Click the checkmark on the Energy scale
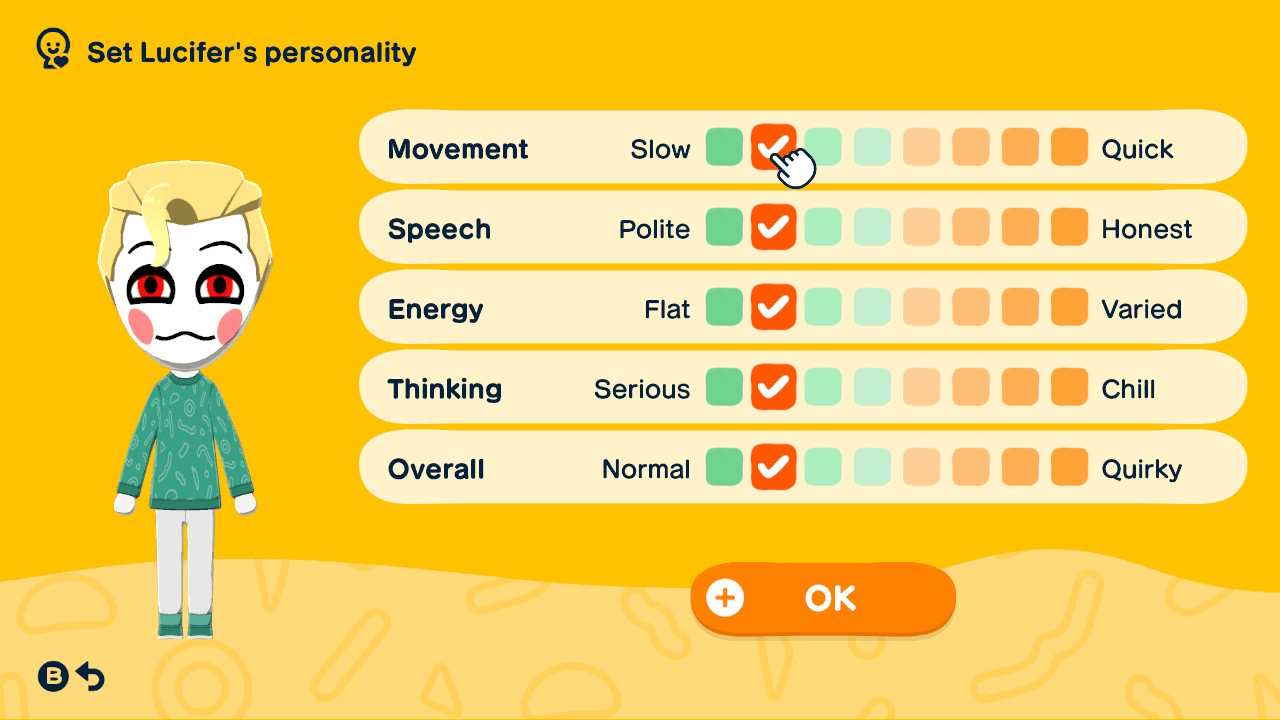The height and width of the screenshot is (720, 1280). pyautogui.click(x=773, y=308)
